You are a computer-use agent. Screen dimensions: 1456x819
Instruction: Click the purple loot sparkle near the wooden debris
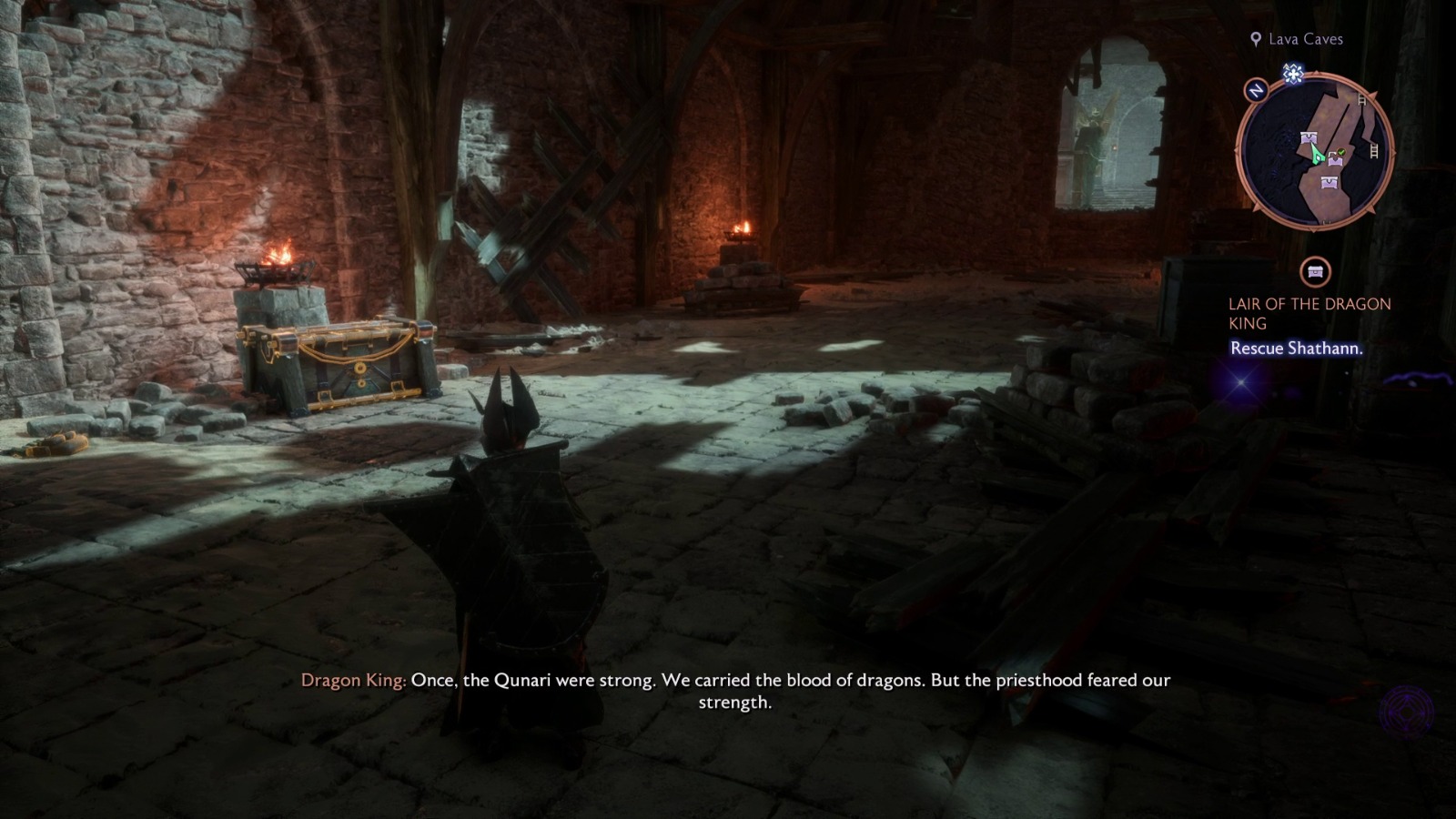[x=1239, y=383]
